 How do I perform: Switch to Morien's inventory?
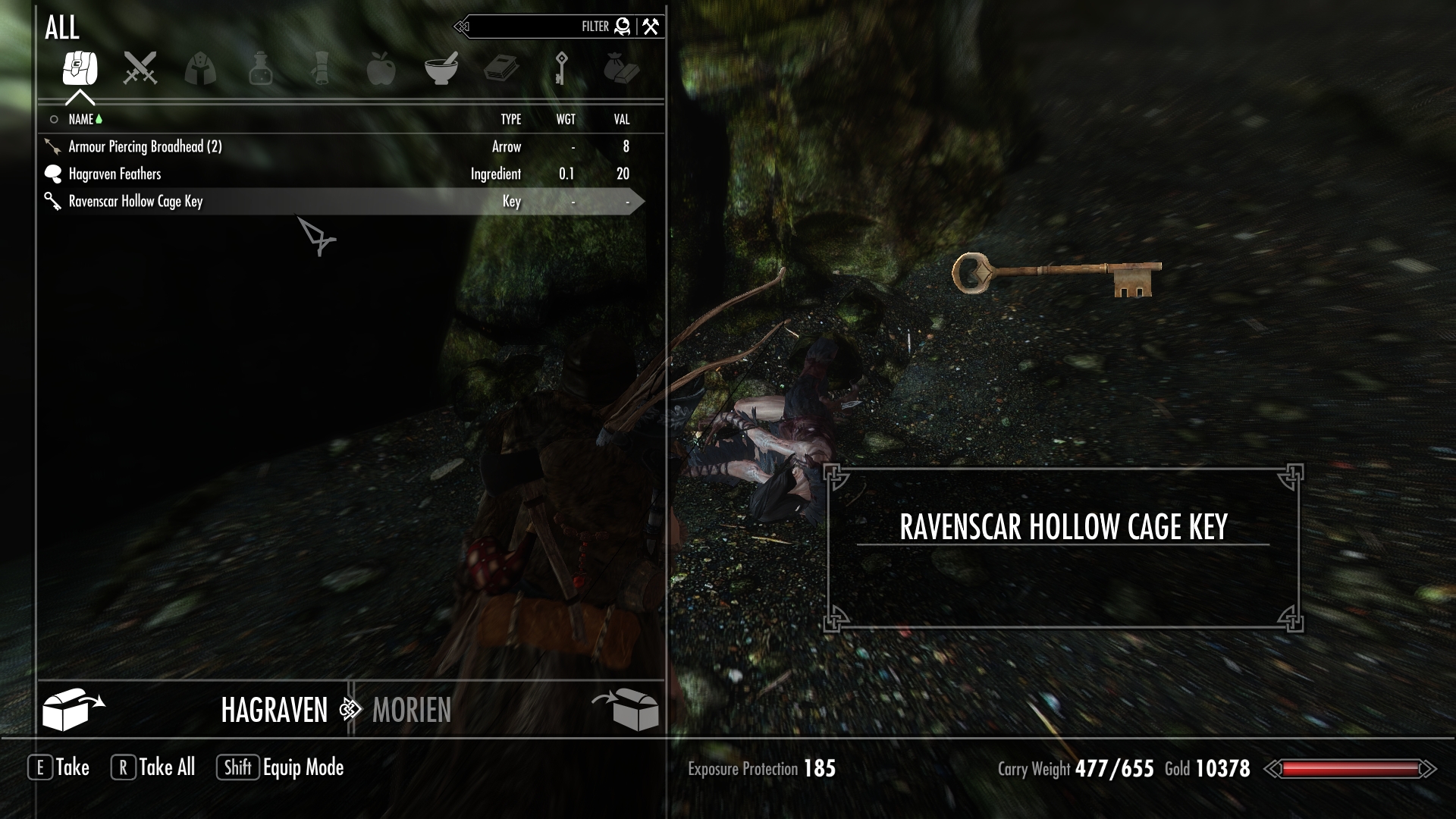click(412, 710)
